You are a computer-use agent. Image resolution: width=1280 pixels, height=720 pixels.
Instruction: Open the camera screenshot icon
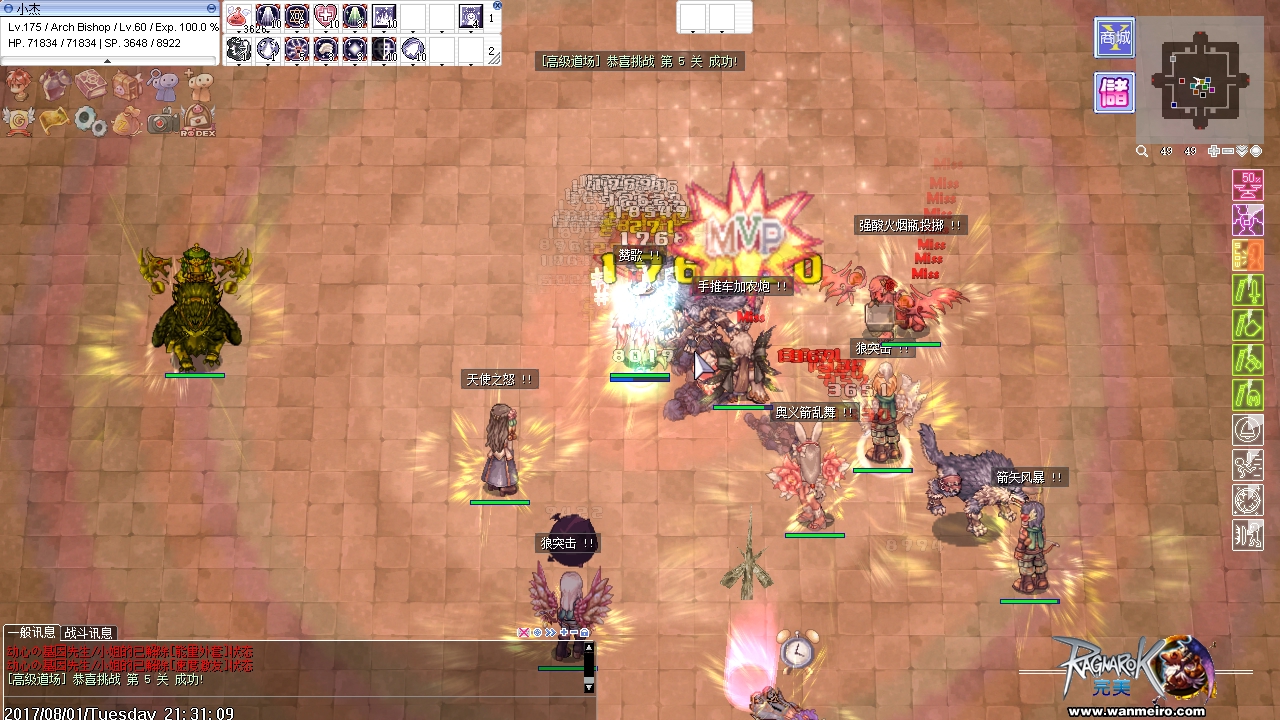(162, 122)
